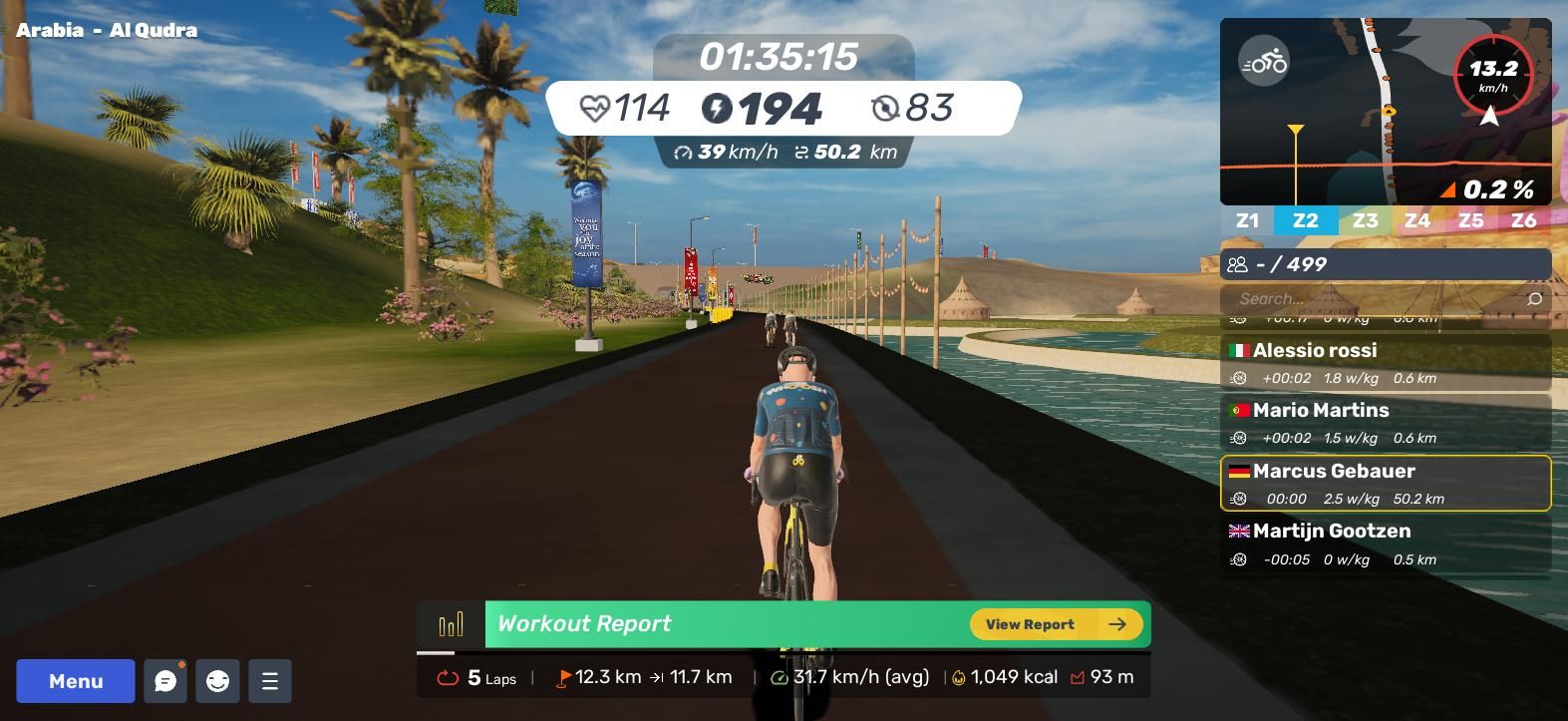
Task: Open the blue Menu button
Action: pyautogui.click(x=76, y=681)
